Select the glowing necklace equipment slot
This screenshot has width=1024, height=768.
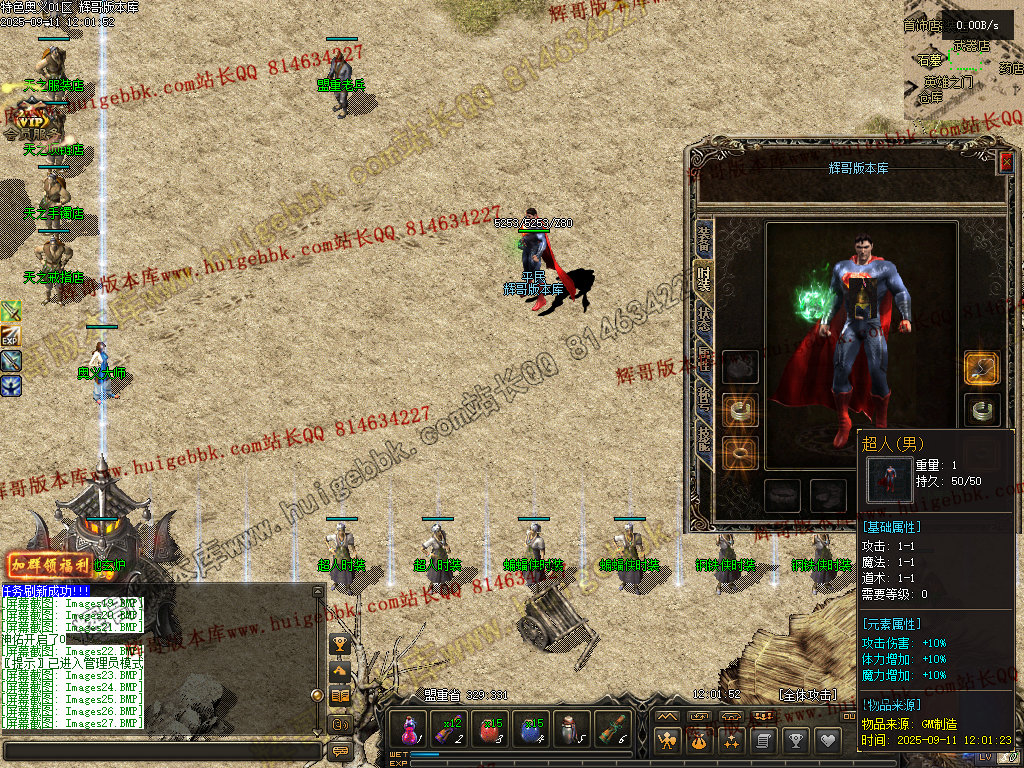(x=980, y=367)
